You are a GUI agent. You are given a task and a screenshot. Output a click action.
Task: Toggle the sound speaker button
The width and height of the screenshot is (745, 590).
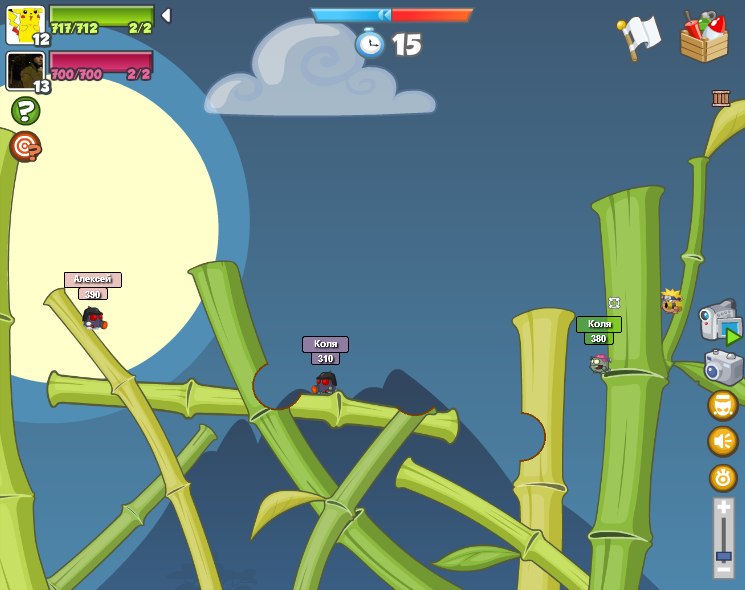click(x=723, y=441)
